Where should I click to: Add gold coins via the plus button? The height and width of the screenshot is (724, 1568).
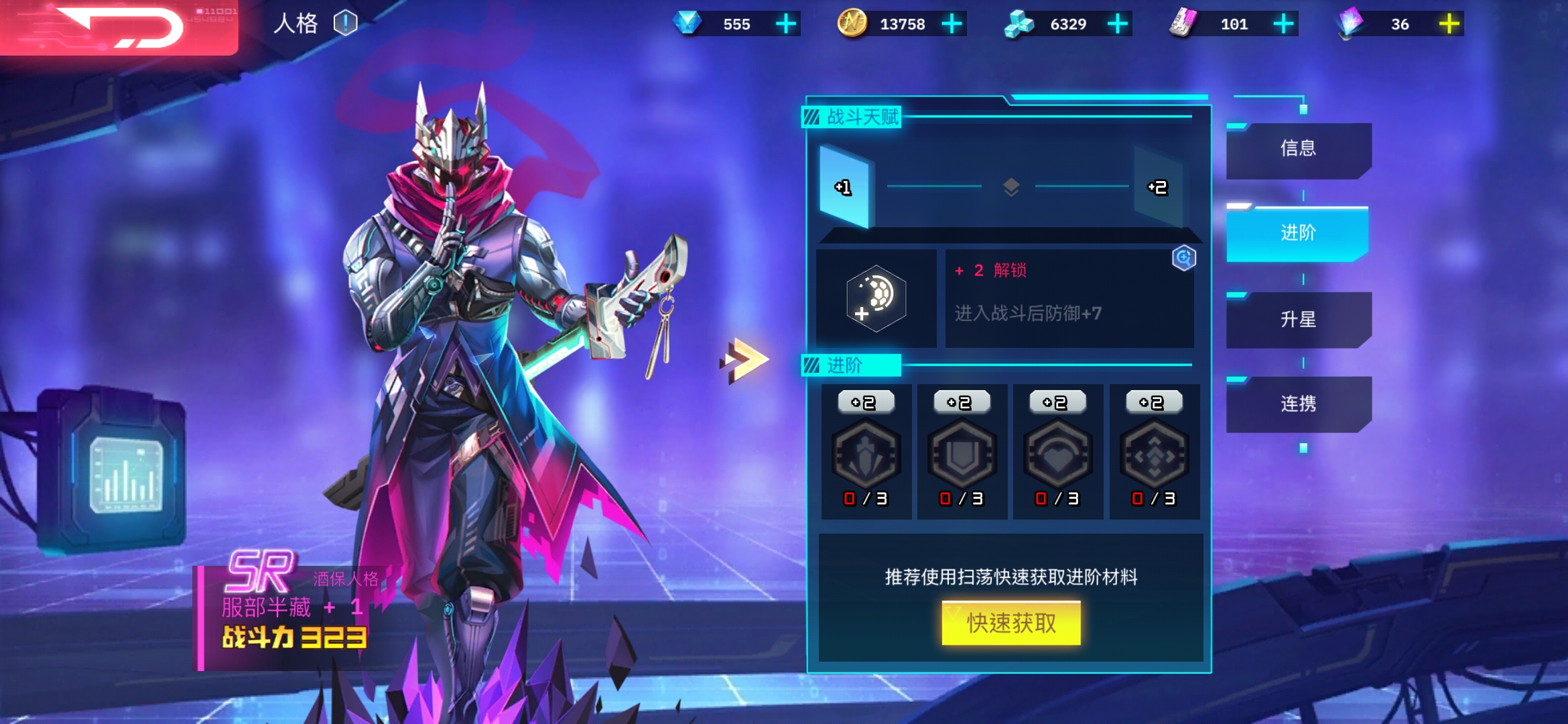pyautogui.click(x=952, y=24)
